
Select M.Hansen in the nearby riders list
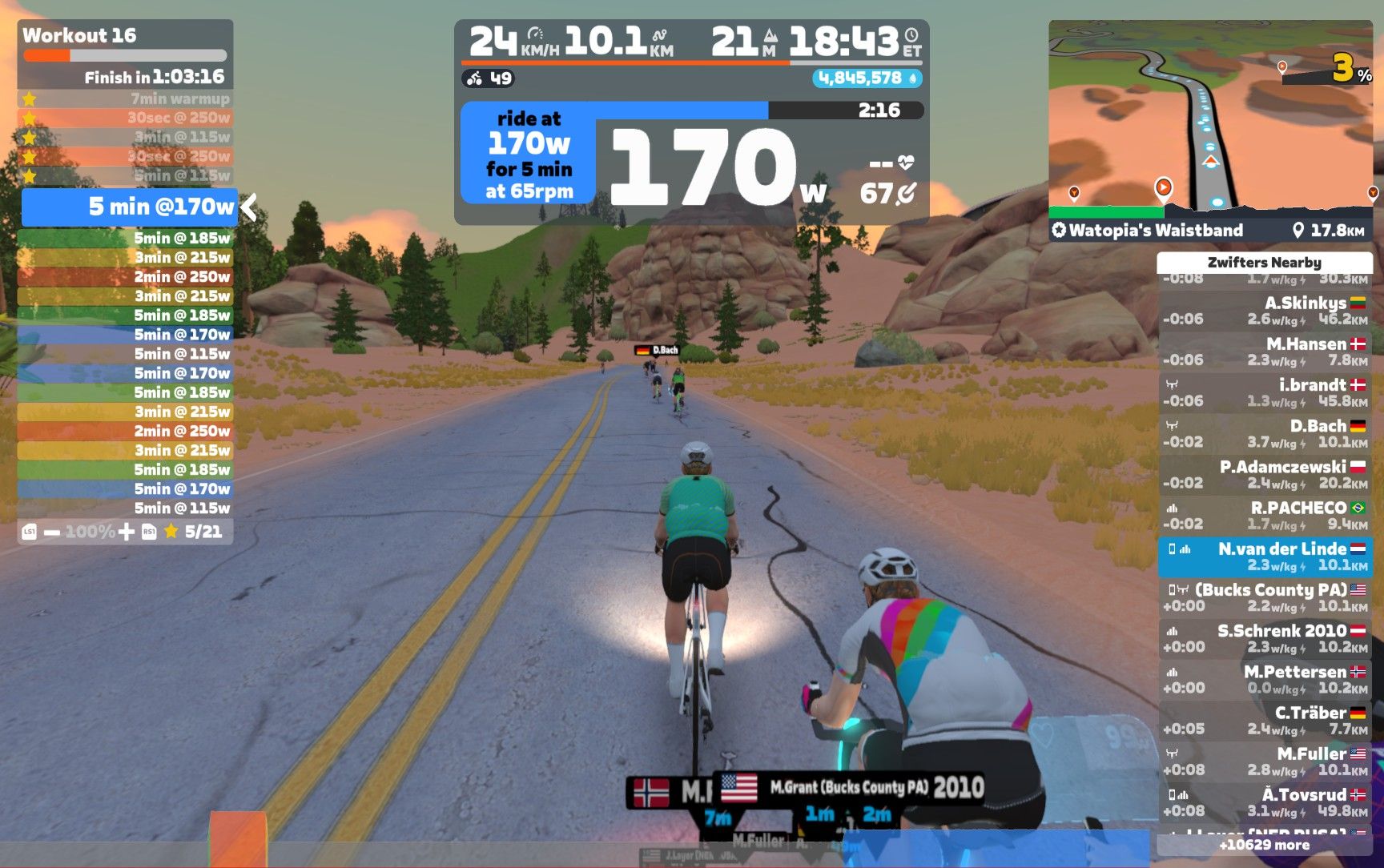(x=1265, y=352)
